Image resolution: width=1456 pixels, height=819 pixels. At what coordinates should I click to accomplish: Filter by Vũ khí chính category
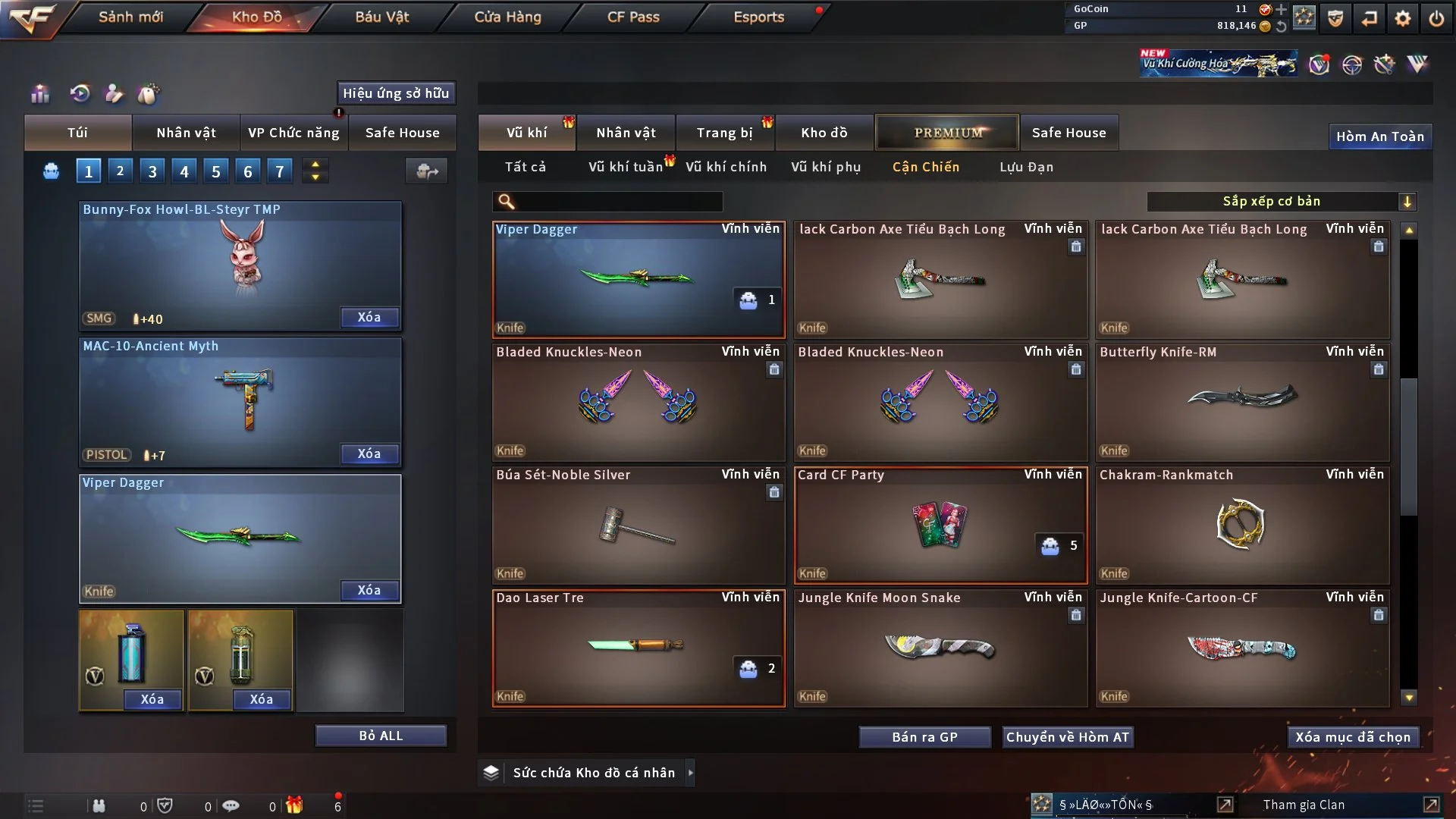(726, 167)
